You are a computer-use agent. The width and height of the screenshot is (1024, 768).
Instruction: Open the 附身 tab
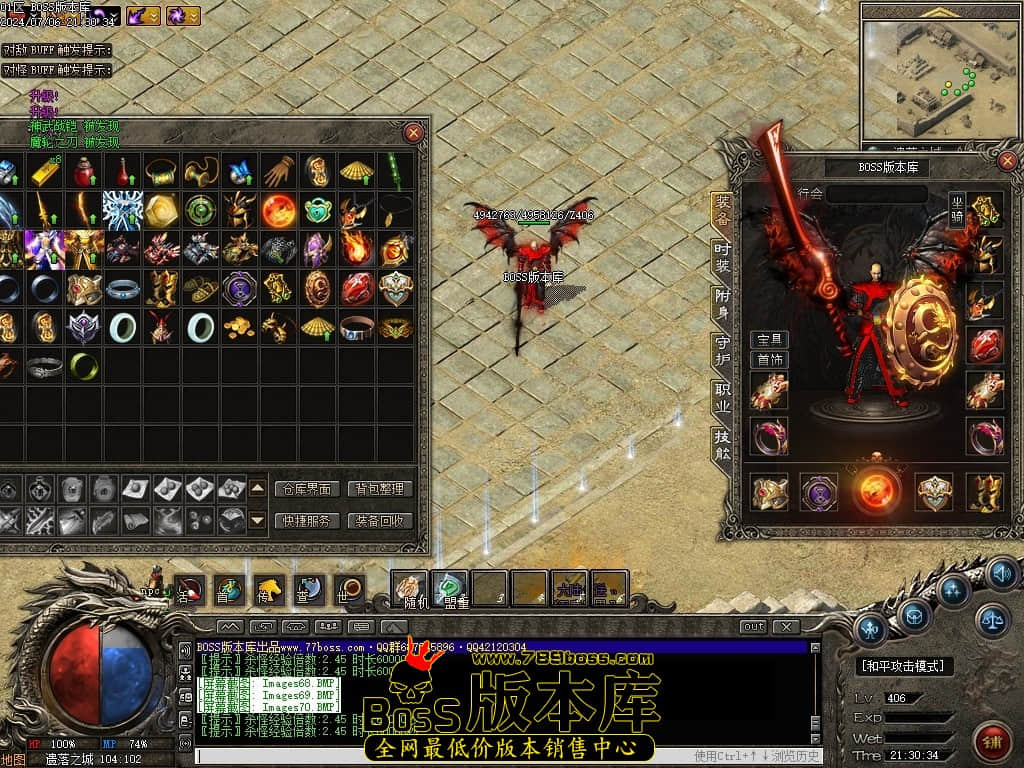click(x=722, y=303)
